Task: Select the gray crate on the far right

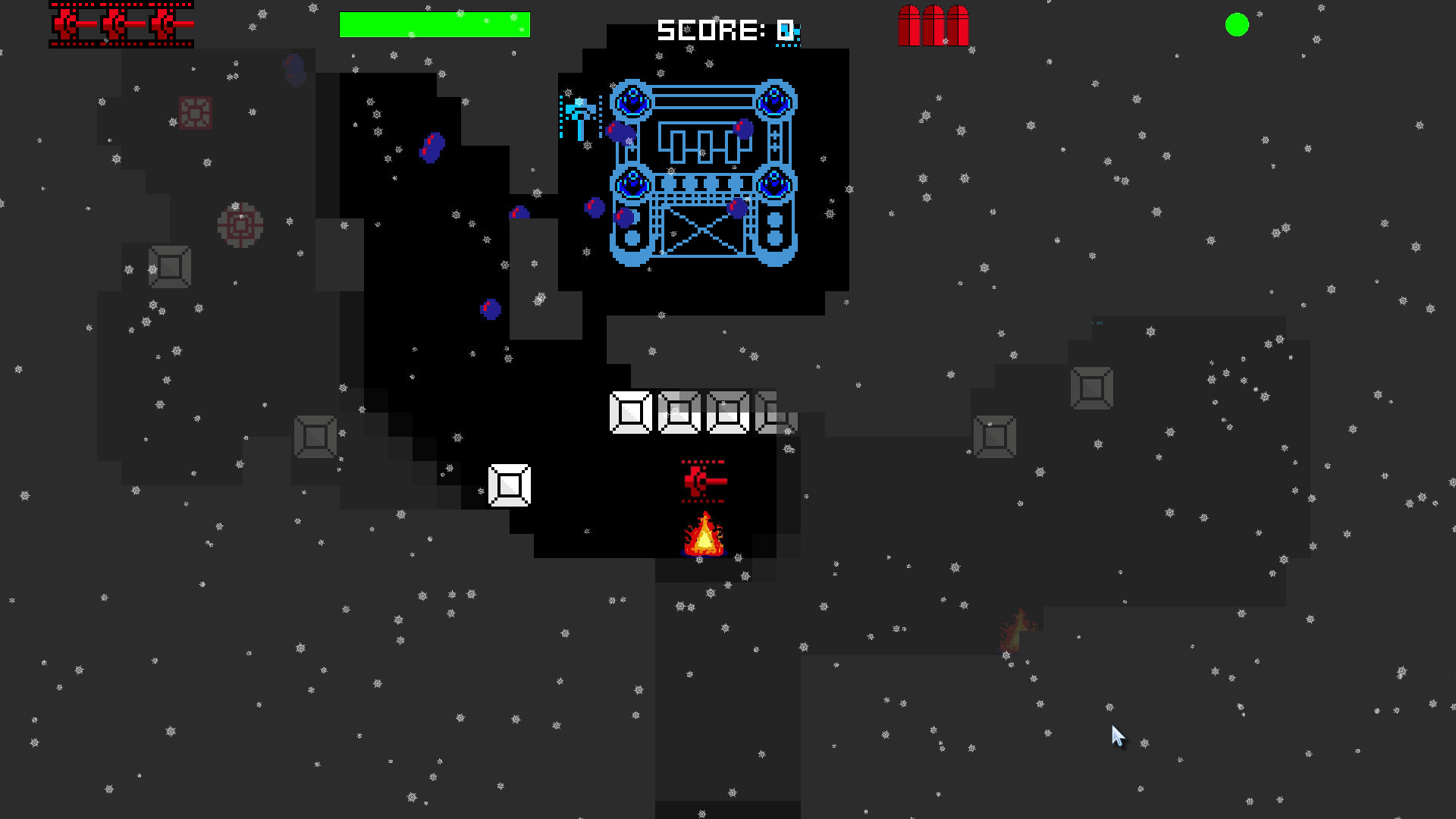Action: pyautogui.click(x=1092, y=389)
